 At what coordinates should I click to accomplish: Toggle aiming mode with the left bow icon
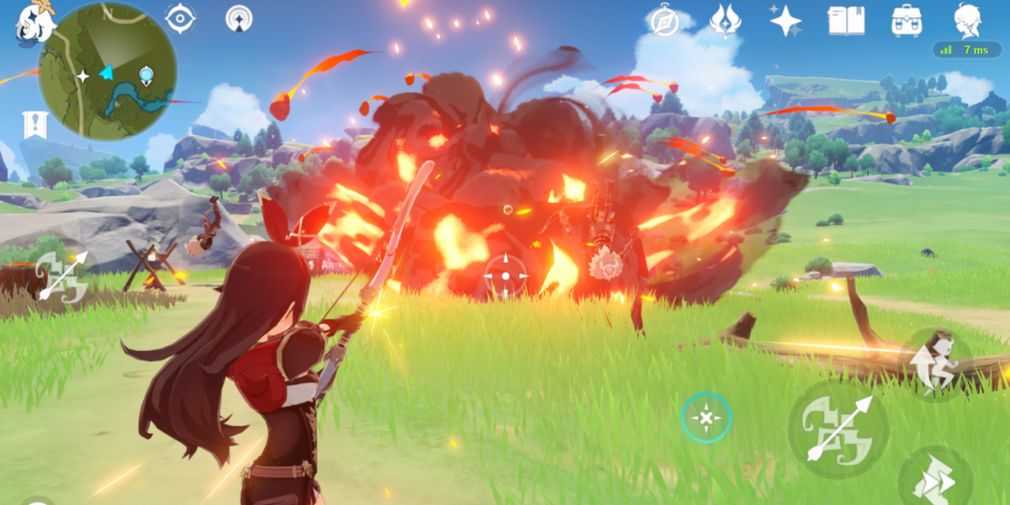[x=62, y=277]
